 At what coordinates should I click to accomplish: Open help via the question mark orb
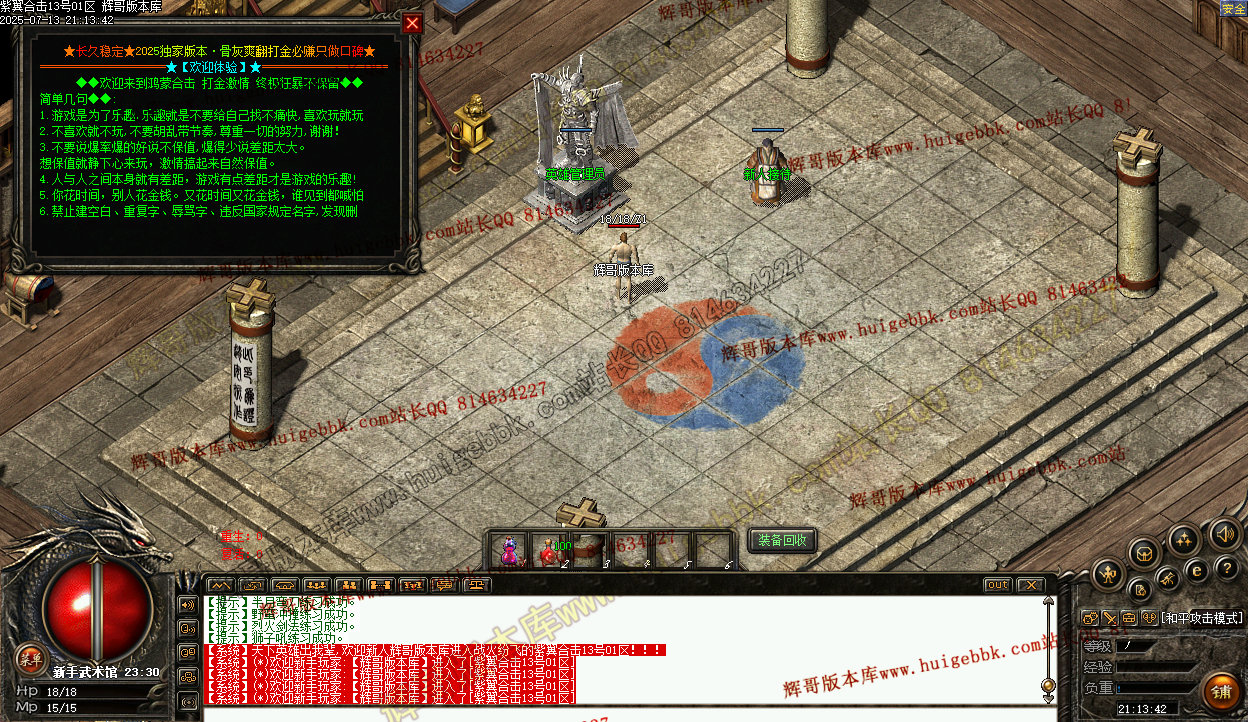click(1228, 568)
